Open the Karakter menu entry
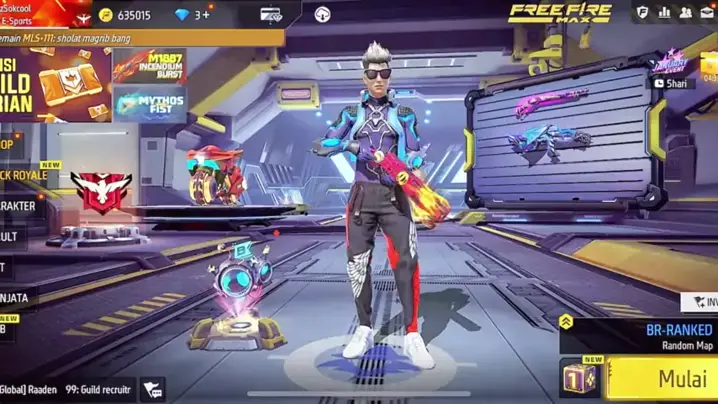Screen dimensions: 718x404 coord(20,206)
